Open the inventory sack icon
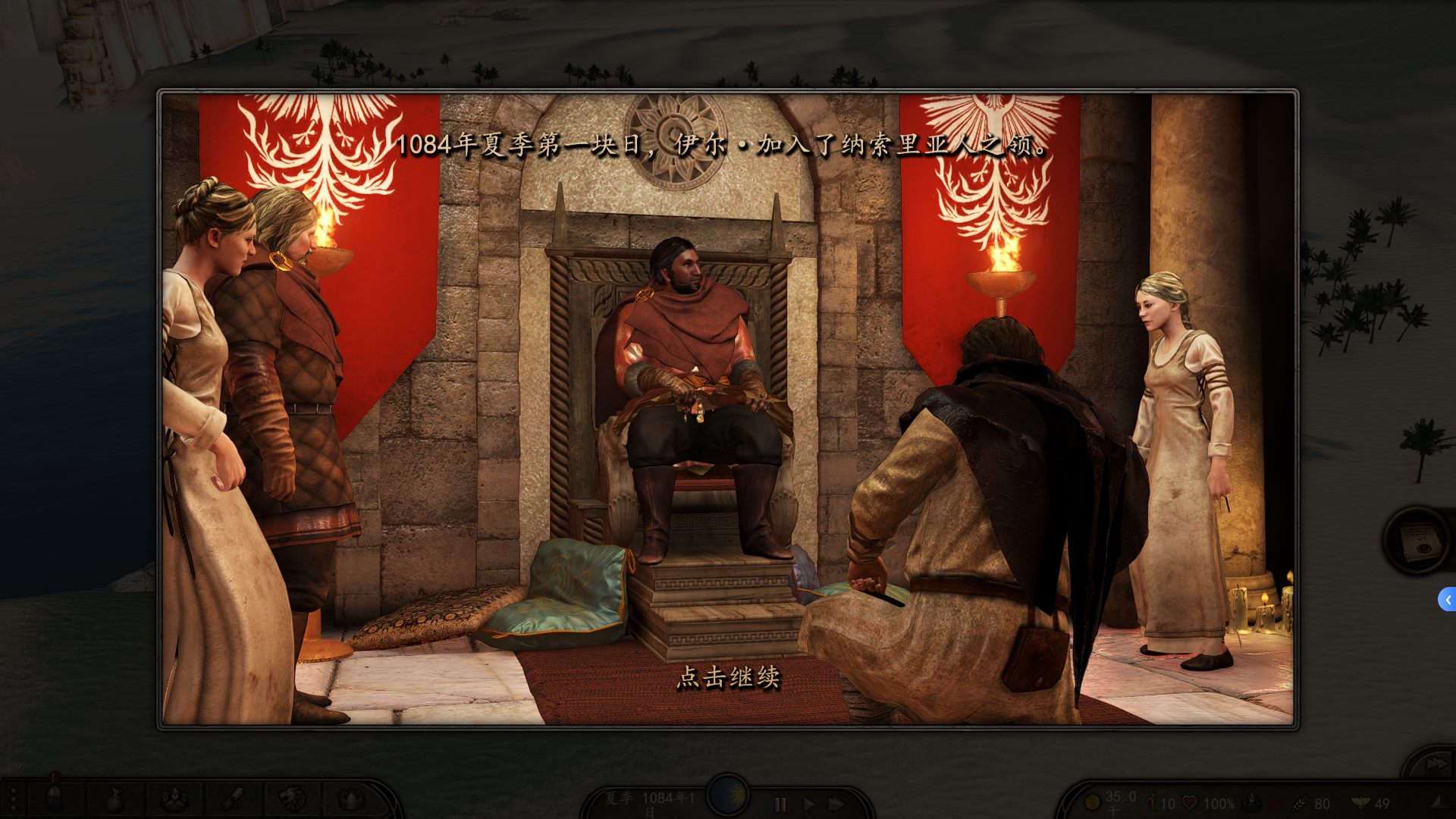This screenshot has width=1456, height=819. click(114, 799)
